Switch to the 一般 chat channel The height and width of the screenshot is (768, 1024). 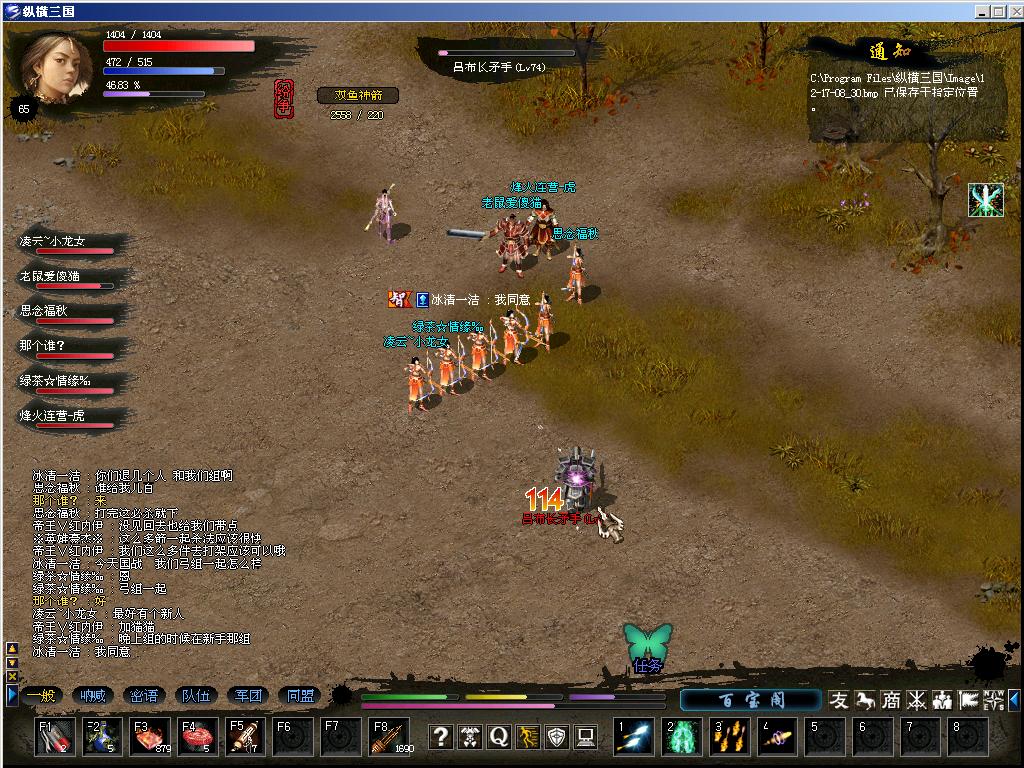[41, 696]
